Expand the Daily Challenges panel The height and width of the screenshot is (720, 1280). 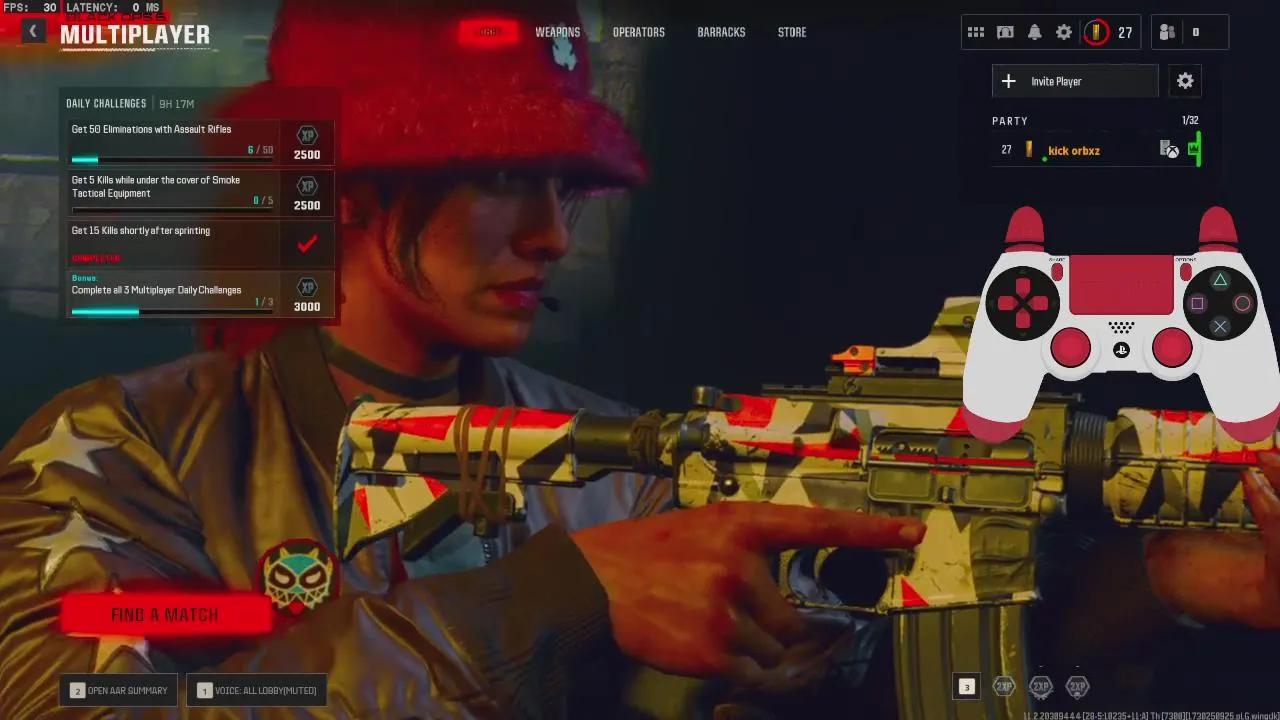coord(107,103)
